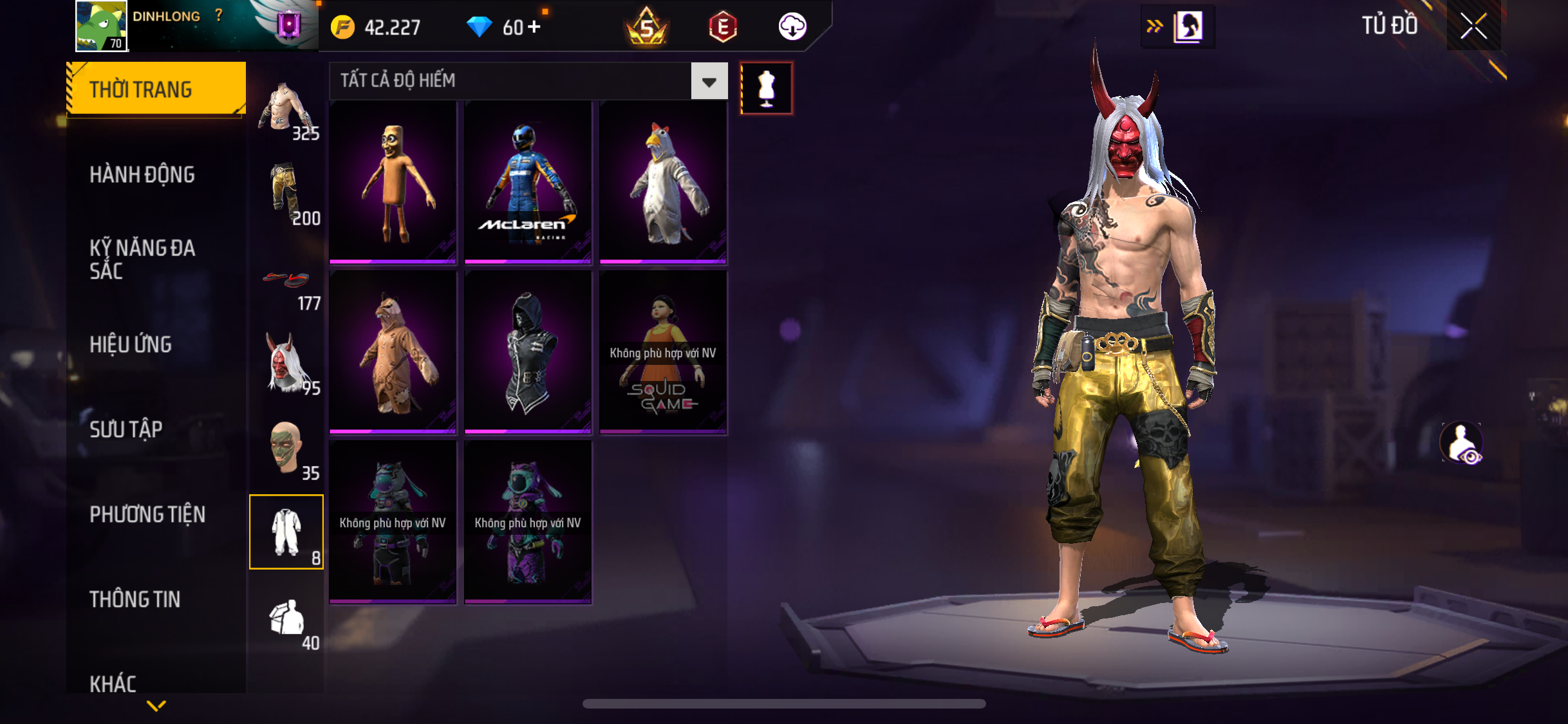Open the Kỹ Năng Đa Sắc tab
The image size is (1568, 724).
click(142, 259)
